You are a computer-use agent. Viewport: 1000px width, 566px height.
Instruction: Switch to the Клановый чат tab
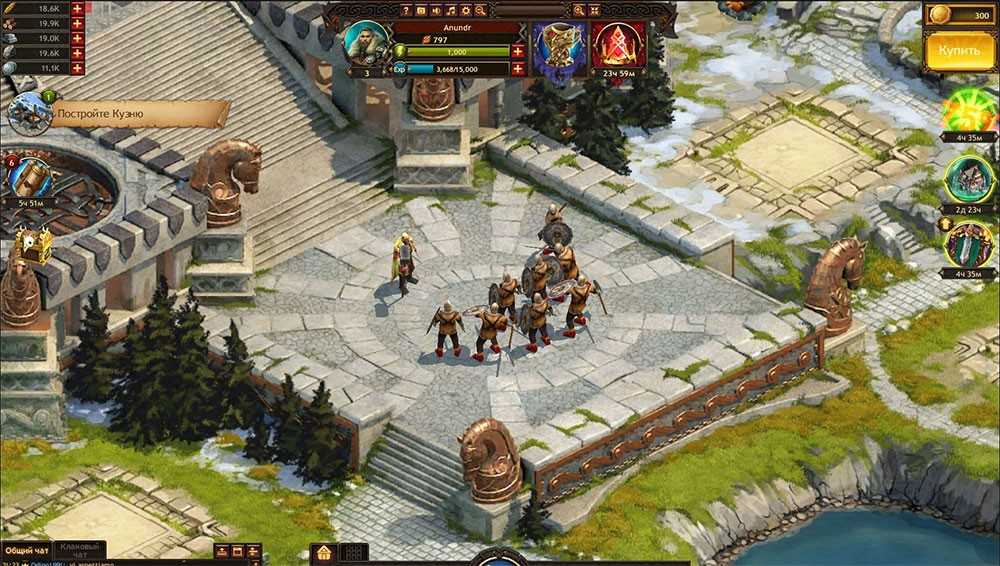(79, 551)
